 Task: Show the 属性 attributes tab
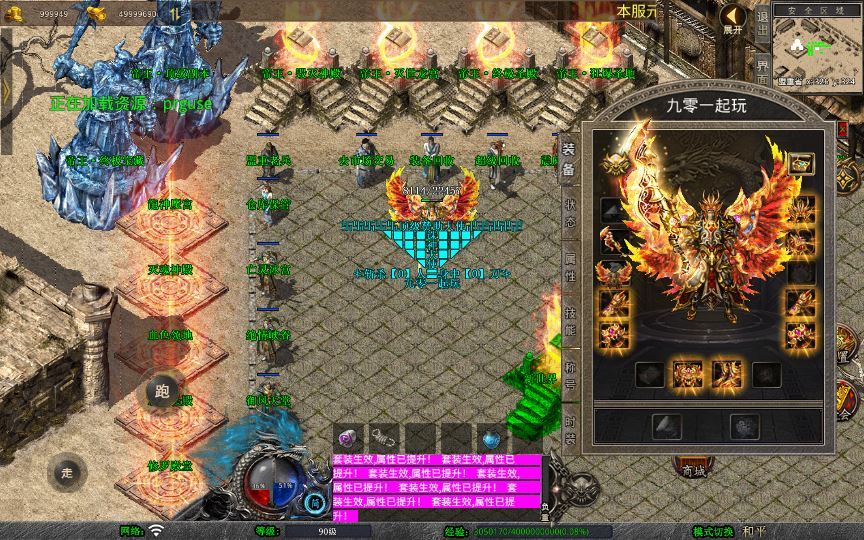point(568,269)
